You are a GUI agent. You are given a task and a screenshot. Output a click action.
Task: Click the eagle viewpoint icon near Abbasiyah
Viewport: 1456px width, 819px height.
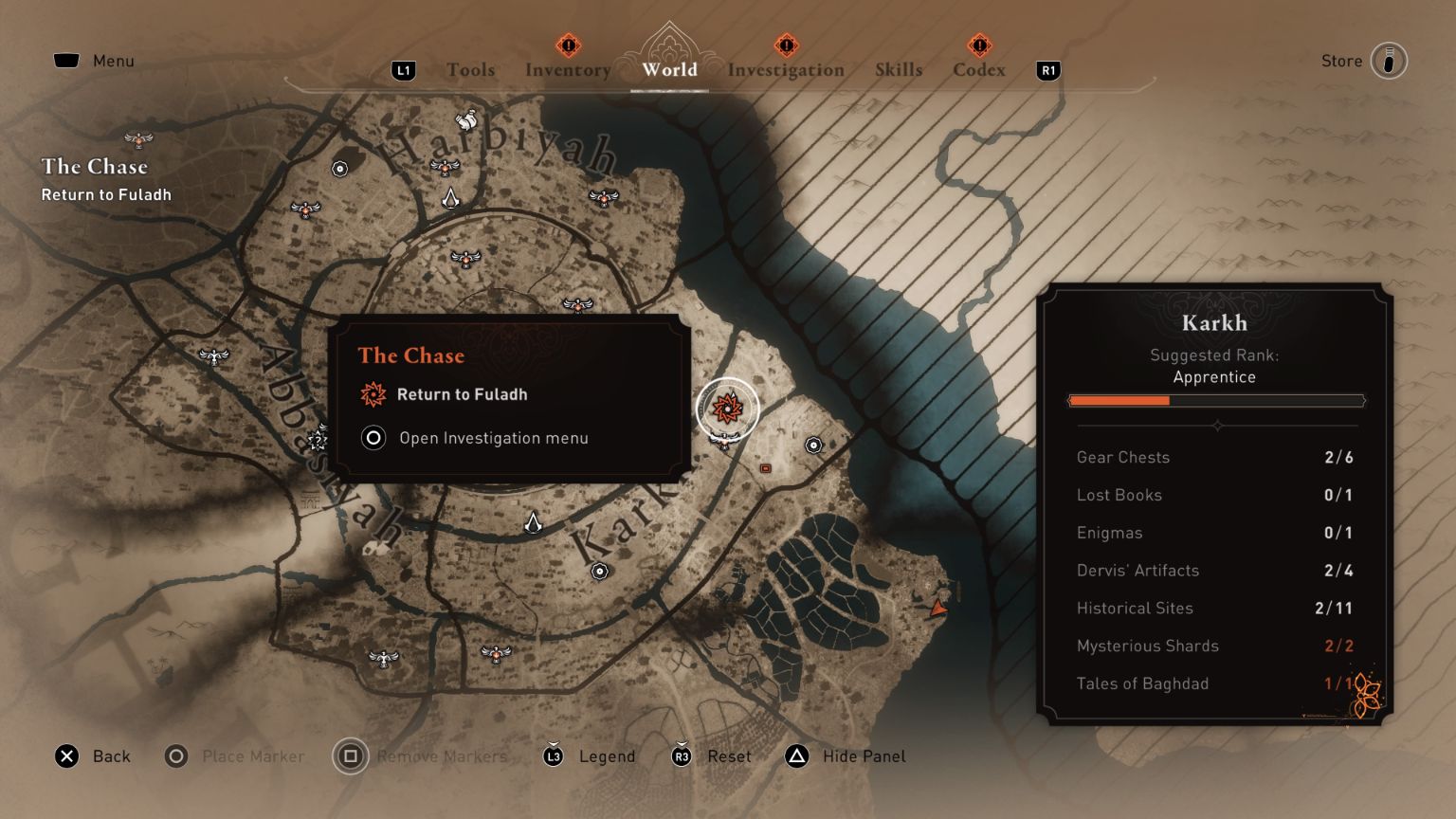214,357
